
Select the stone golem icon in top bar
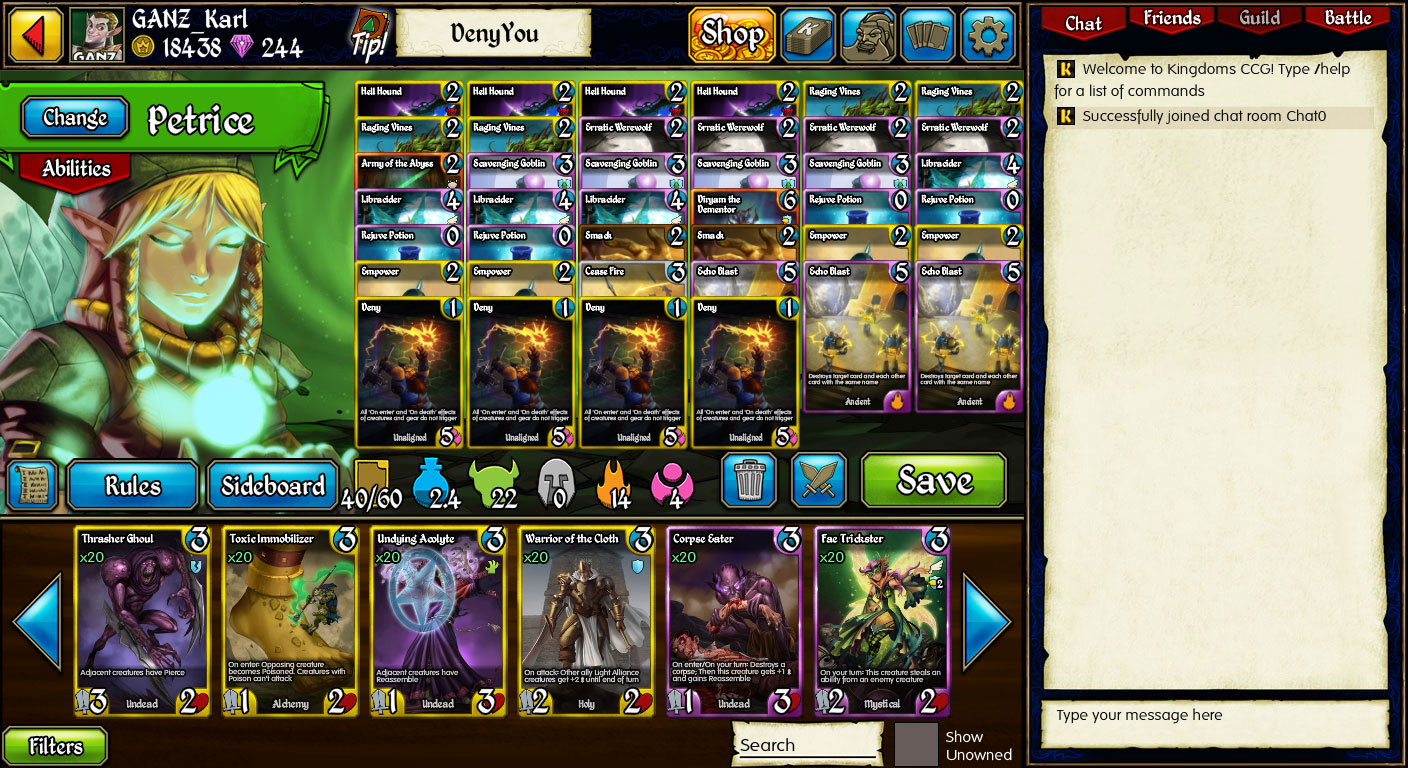(x=868, y=34)
